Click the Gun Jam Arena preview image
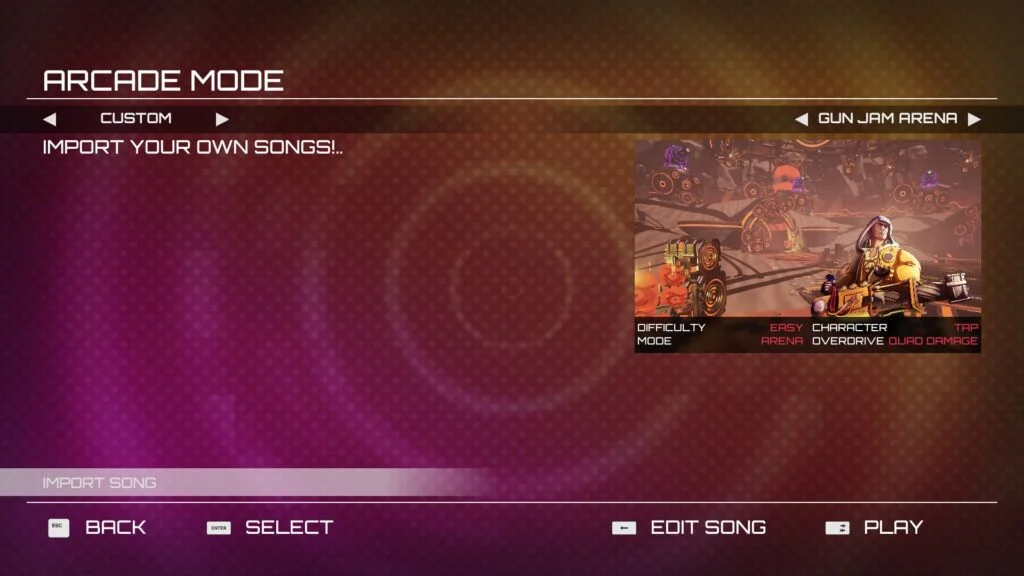This screenshot has width=1024, height=576. click(x=807, y=228)
